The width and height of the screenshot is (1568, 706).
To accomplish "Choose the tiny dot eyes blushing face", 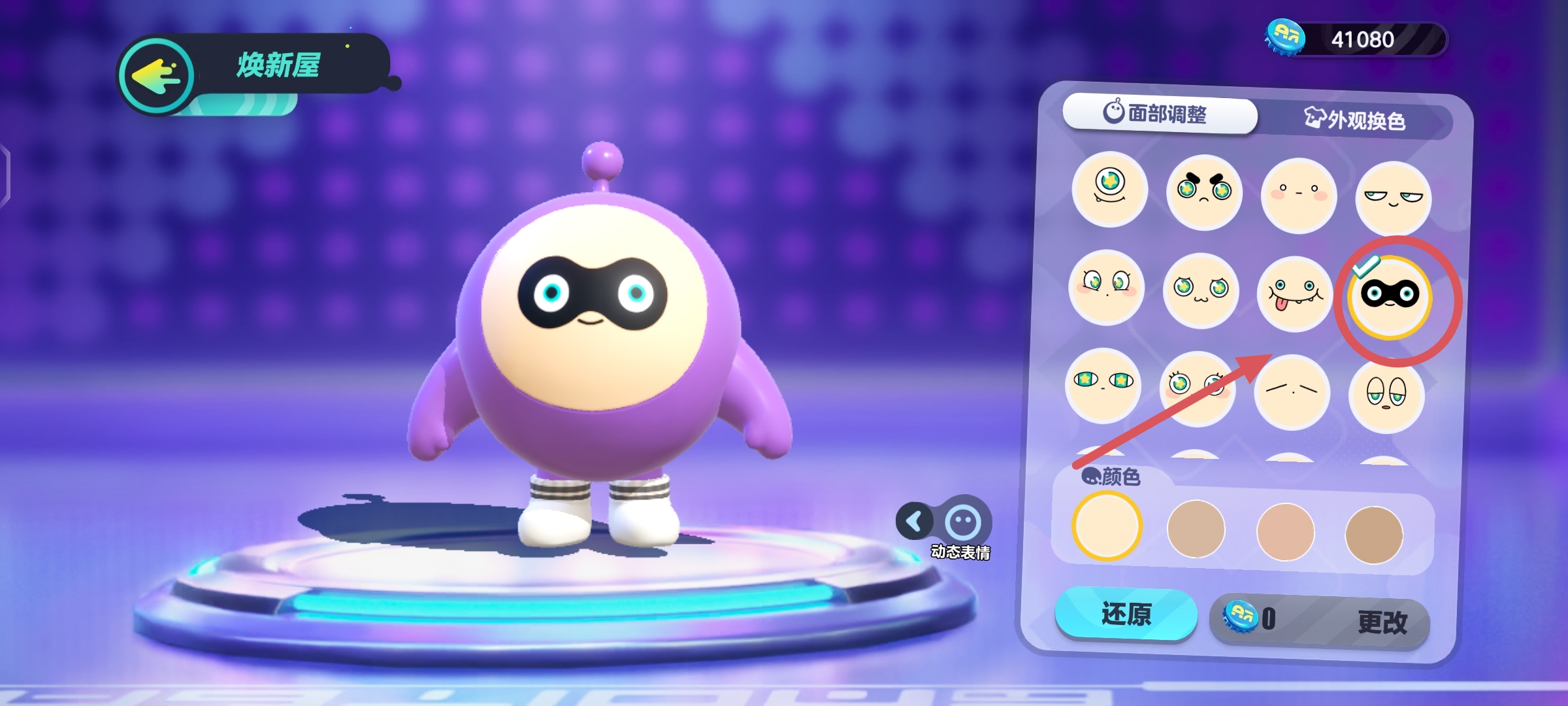I will pos(1298,194).
